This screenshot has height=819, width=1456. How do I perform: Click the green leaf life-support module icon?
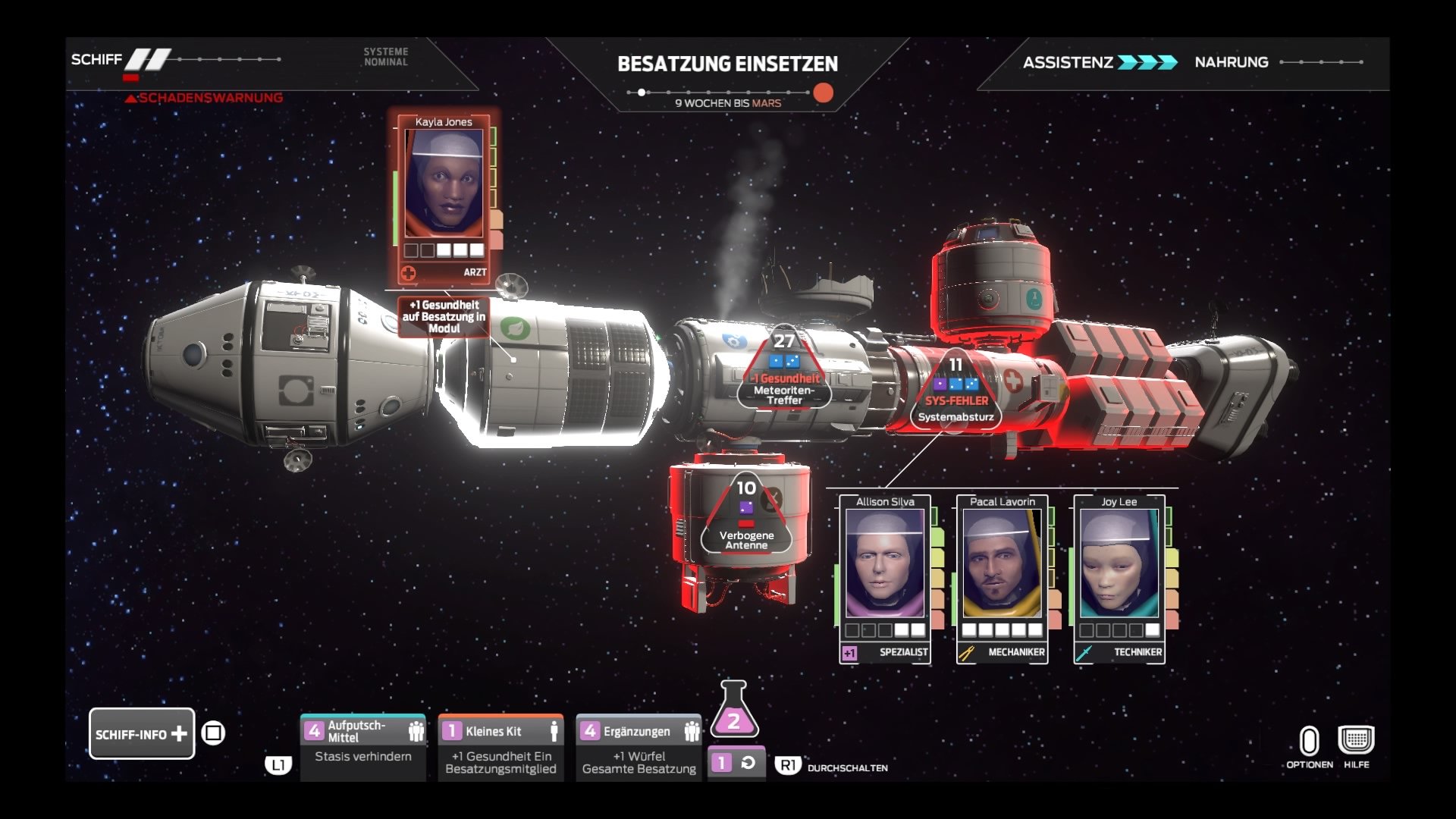coord(515,328)
